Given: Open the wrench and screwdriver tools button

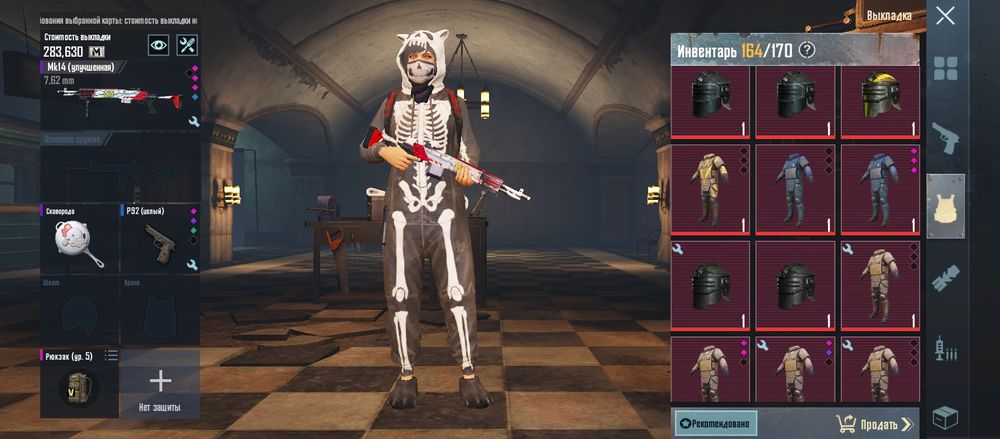Looking at the screenshot, I should 187,45.
